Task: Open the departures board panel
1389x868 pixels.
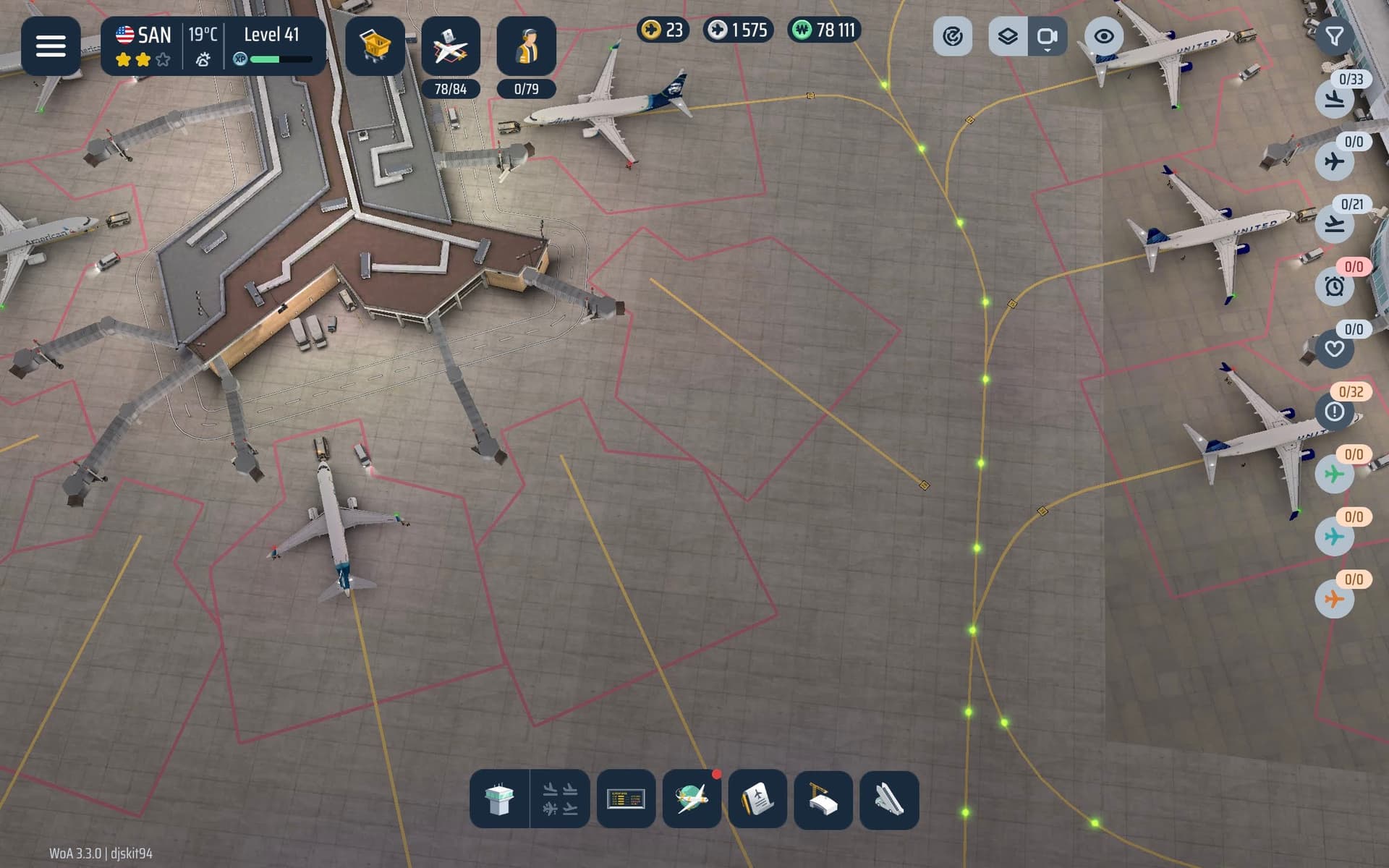Action: (x=626, y=799)
